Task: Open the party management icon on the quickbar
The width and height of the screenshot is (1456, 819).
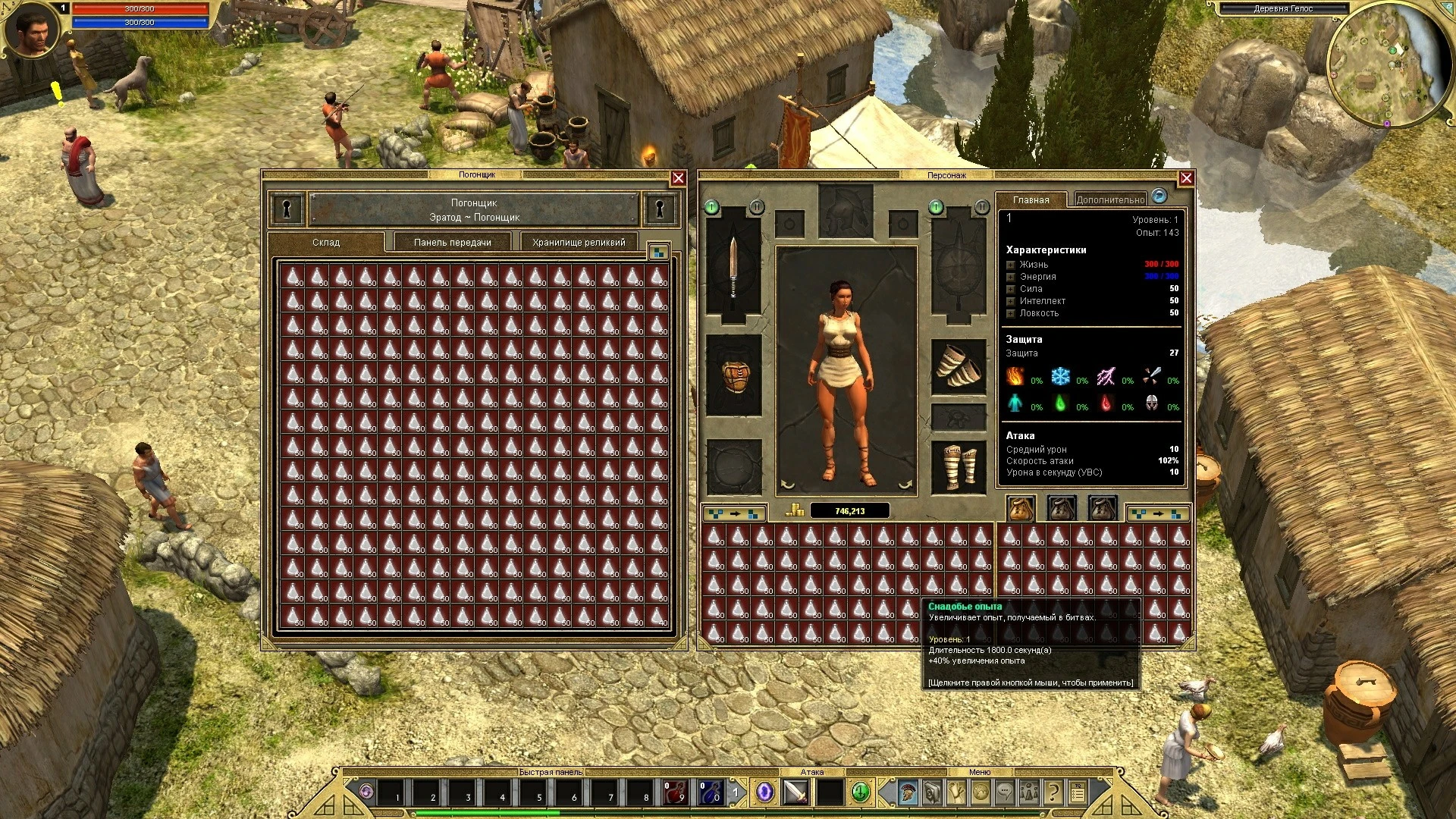Action: click(x=1028, y=794)
